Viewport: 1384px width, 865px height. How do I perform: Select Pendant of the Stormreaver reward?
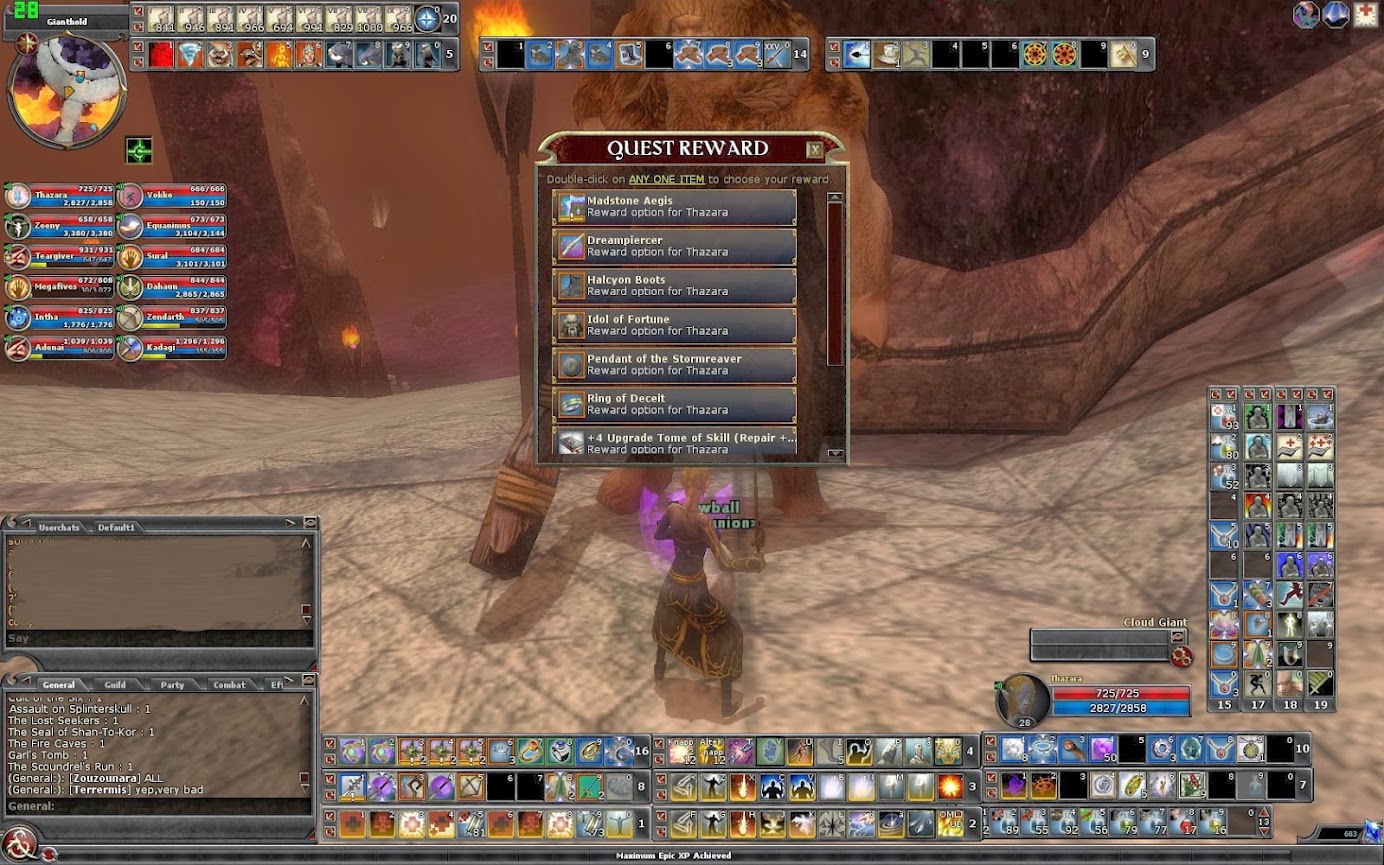(x=674, y=365)
